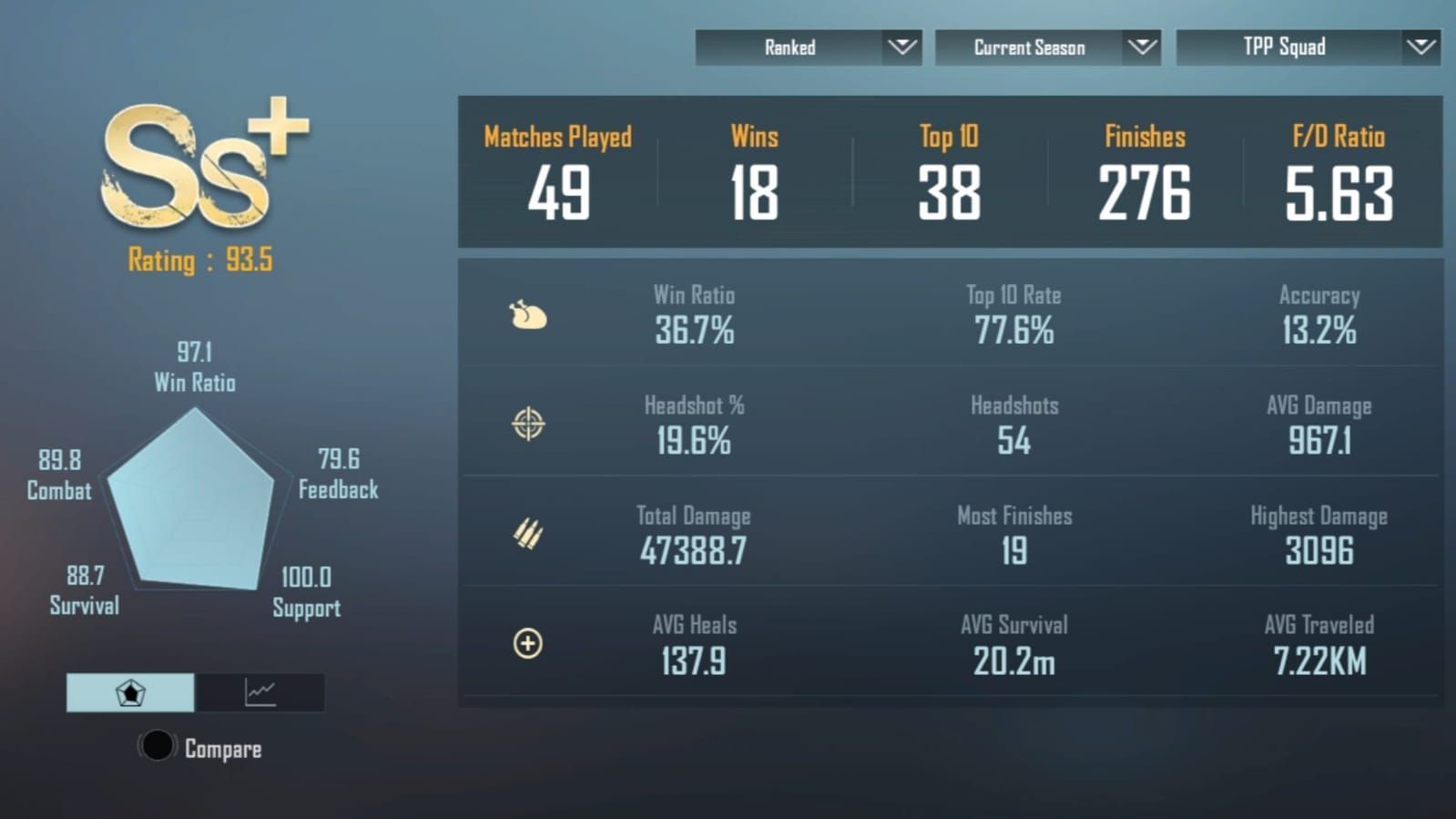The width and height of the screenshot is (1456, 819).
Task: Enable the Compare option
Action: [x=157, y=747]
